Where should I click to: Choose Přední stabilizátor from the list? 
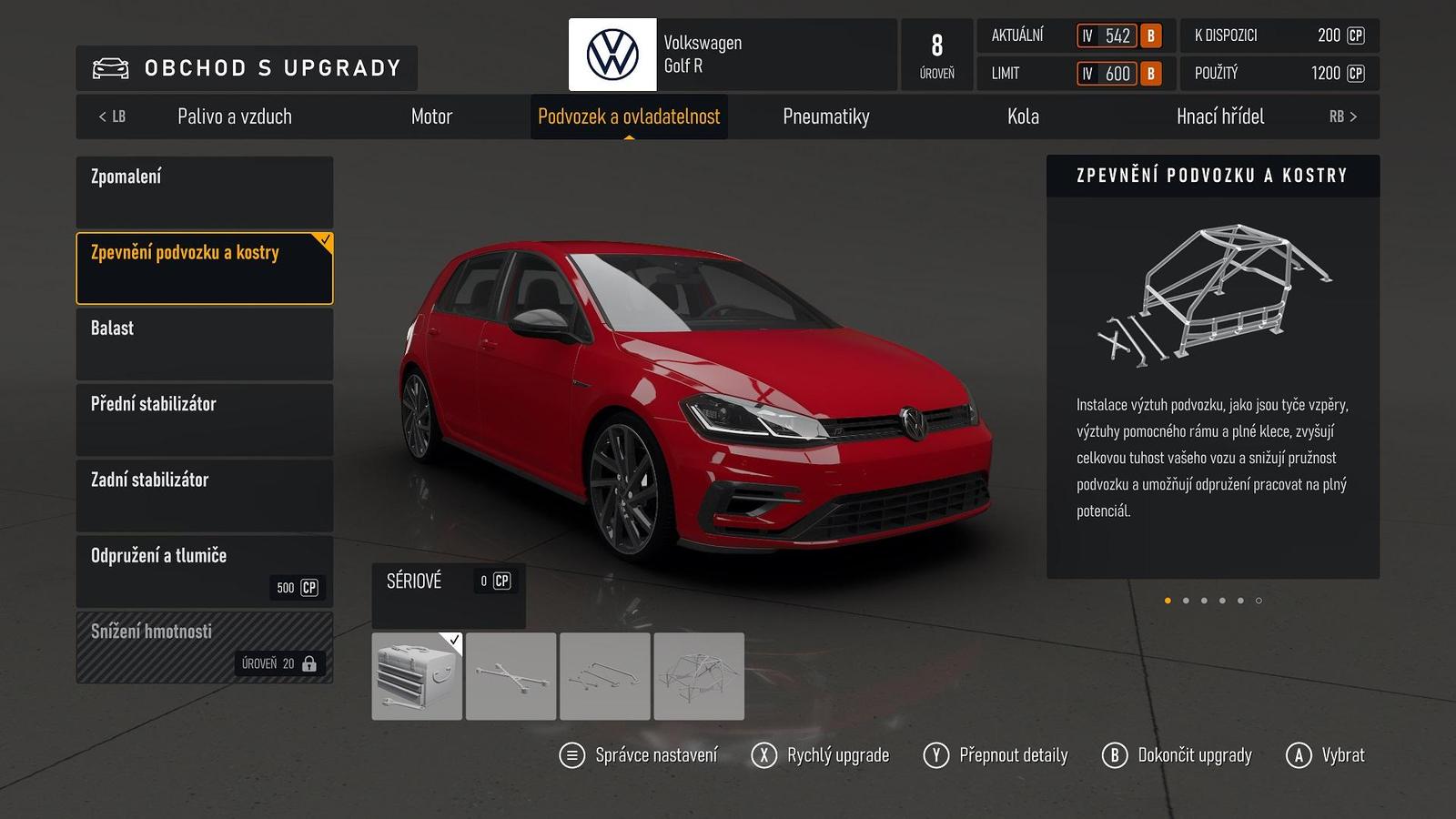point(205,420)
